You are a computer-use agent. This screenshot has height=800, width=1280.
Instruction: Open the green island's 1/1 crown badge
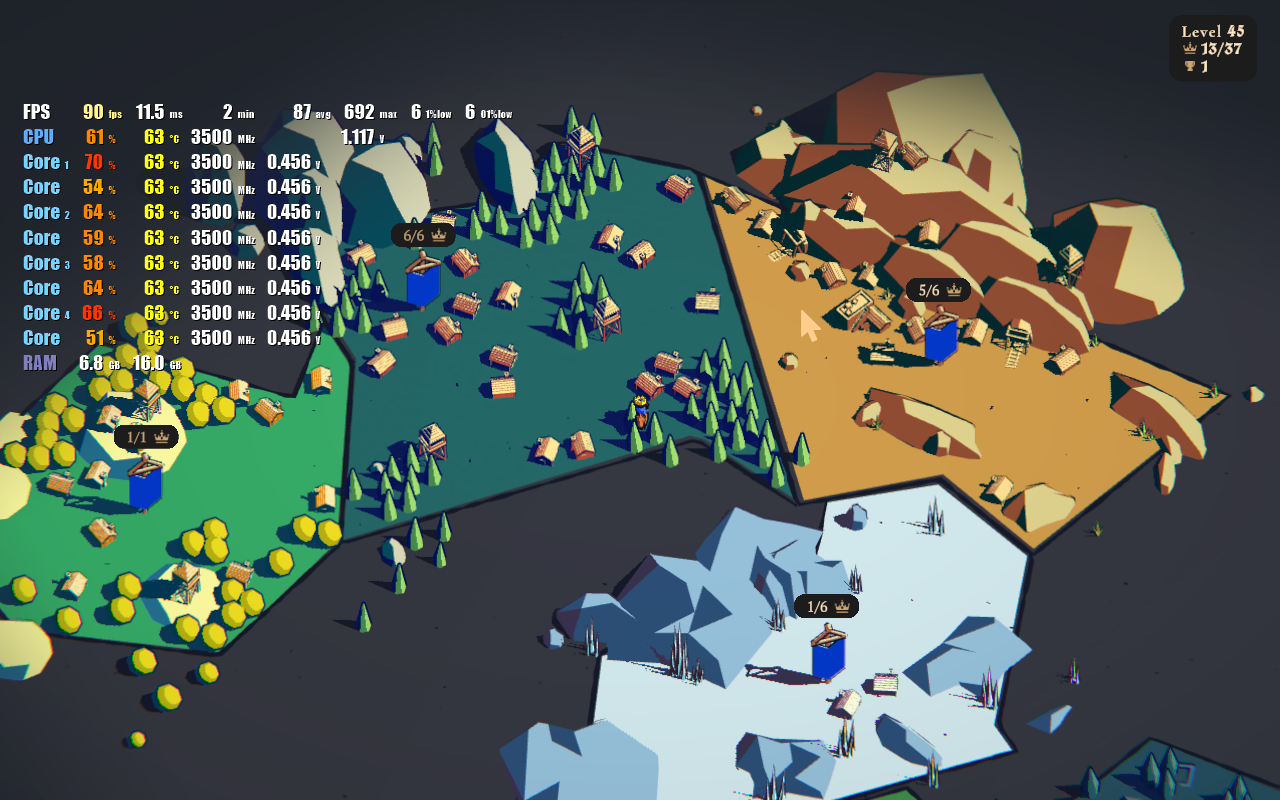point(146,437)
